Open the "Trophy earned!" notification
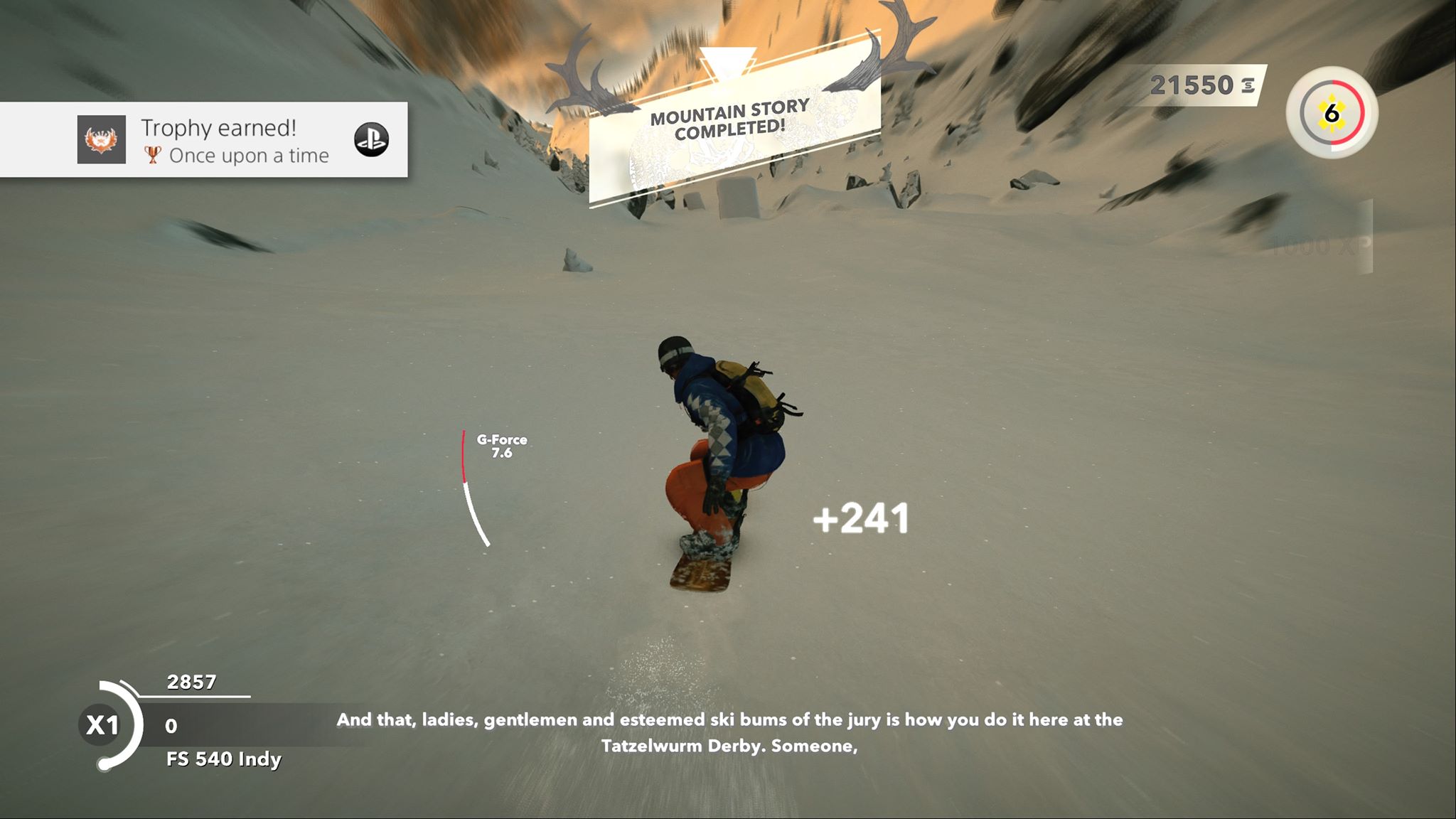Image resolution: width=1456 pixels, height=819 pixels. point(219,128)
